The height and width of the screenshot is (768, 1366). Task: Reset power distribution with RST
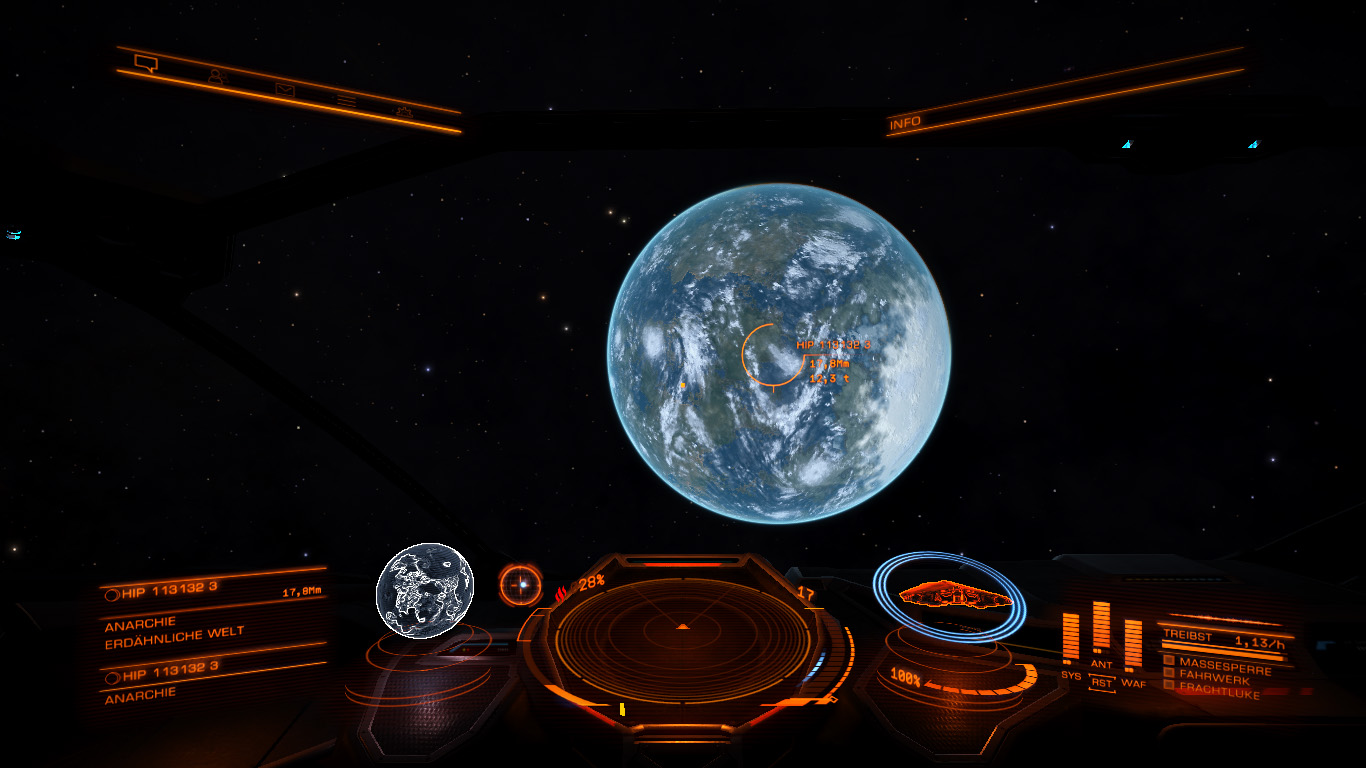tap(1101, 683)
